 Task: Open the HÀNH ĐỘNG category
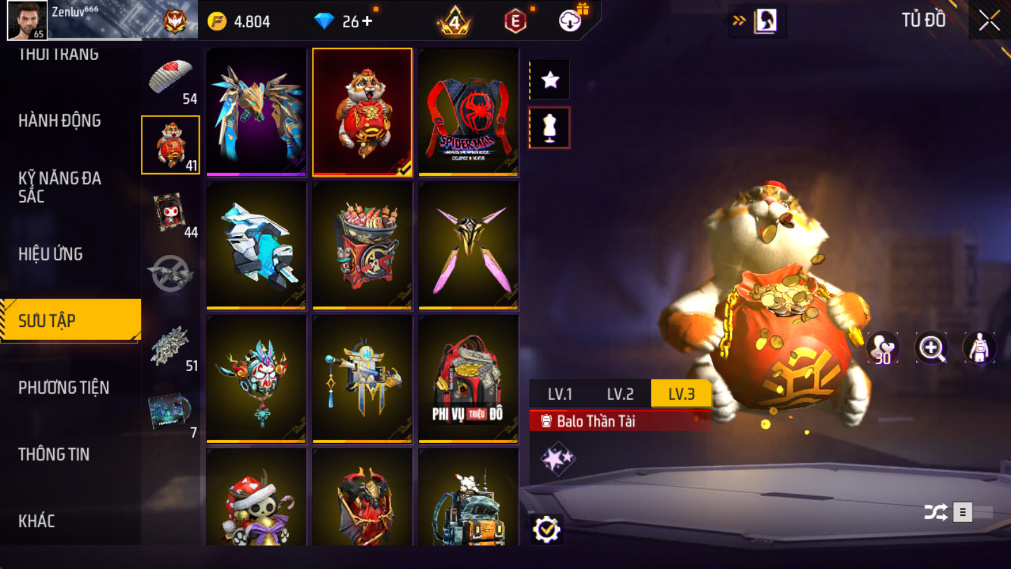(x=60, y=121)
